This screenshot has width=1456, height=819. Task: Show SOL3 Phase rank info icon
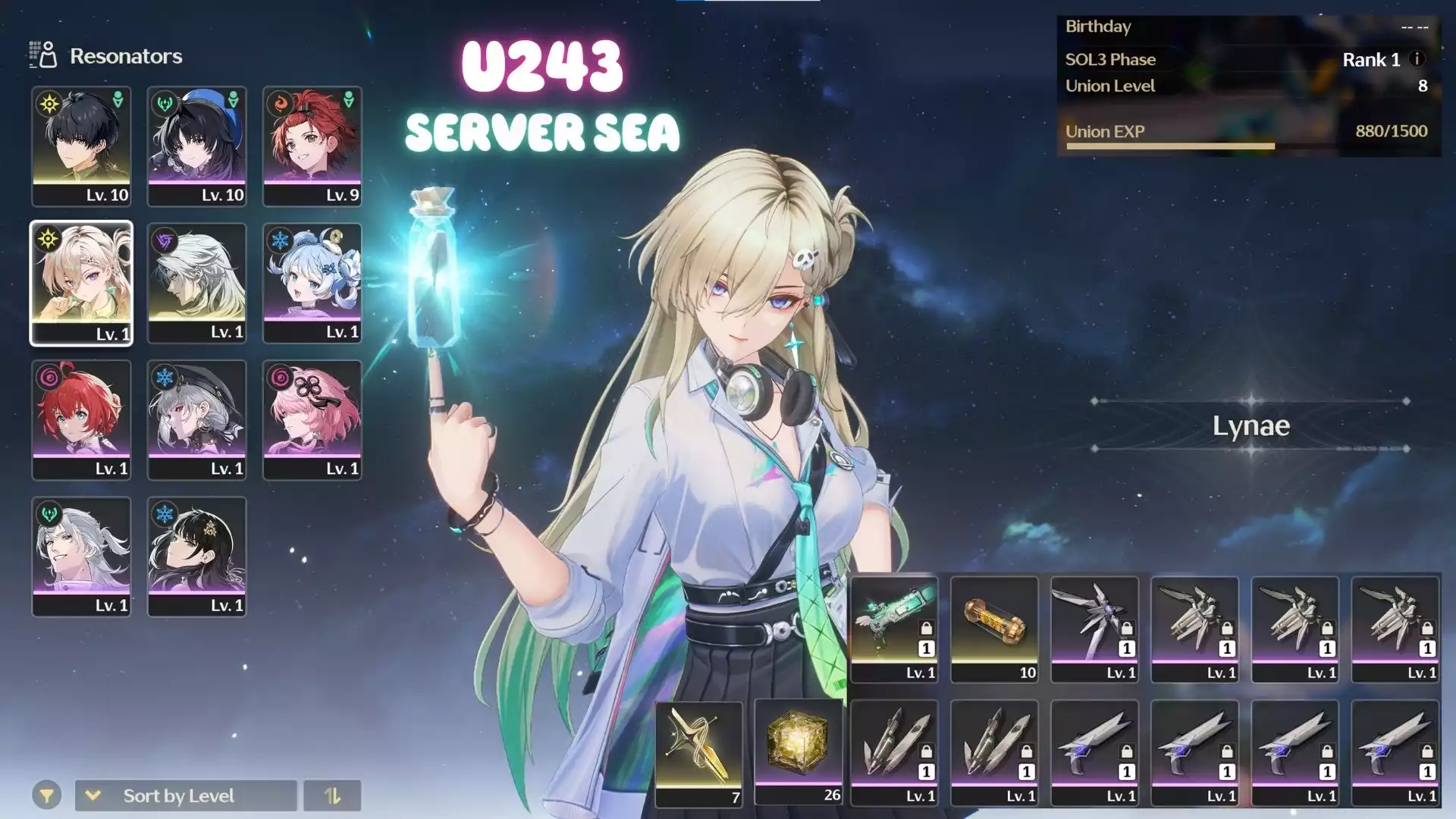point(1417,59)
